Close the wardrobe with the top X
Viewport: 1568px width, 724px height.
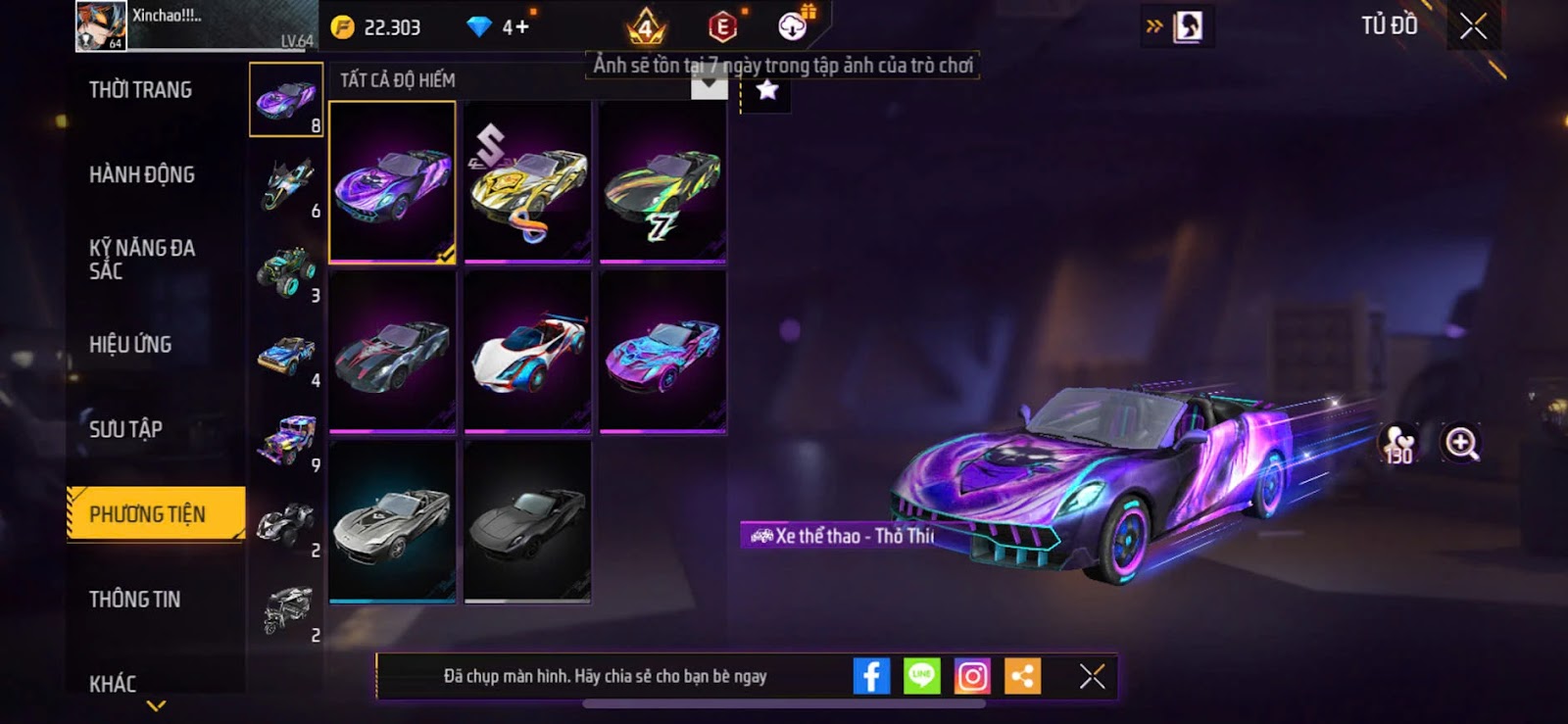[x=1473, y=26]
